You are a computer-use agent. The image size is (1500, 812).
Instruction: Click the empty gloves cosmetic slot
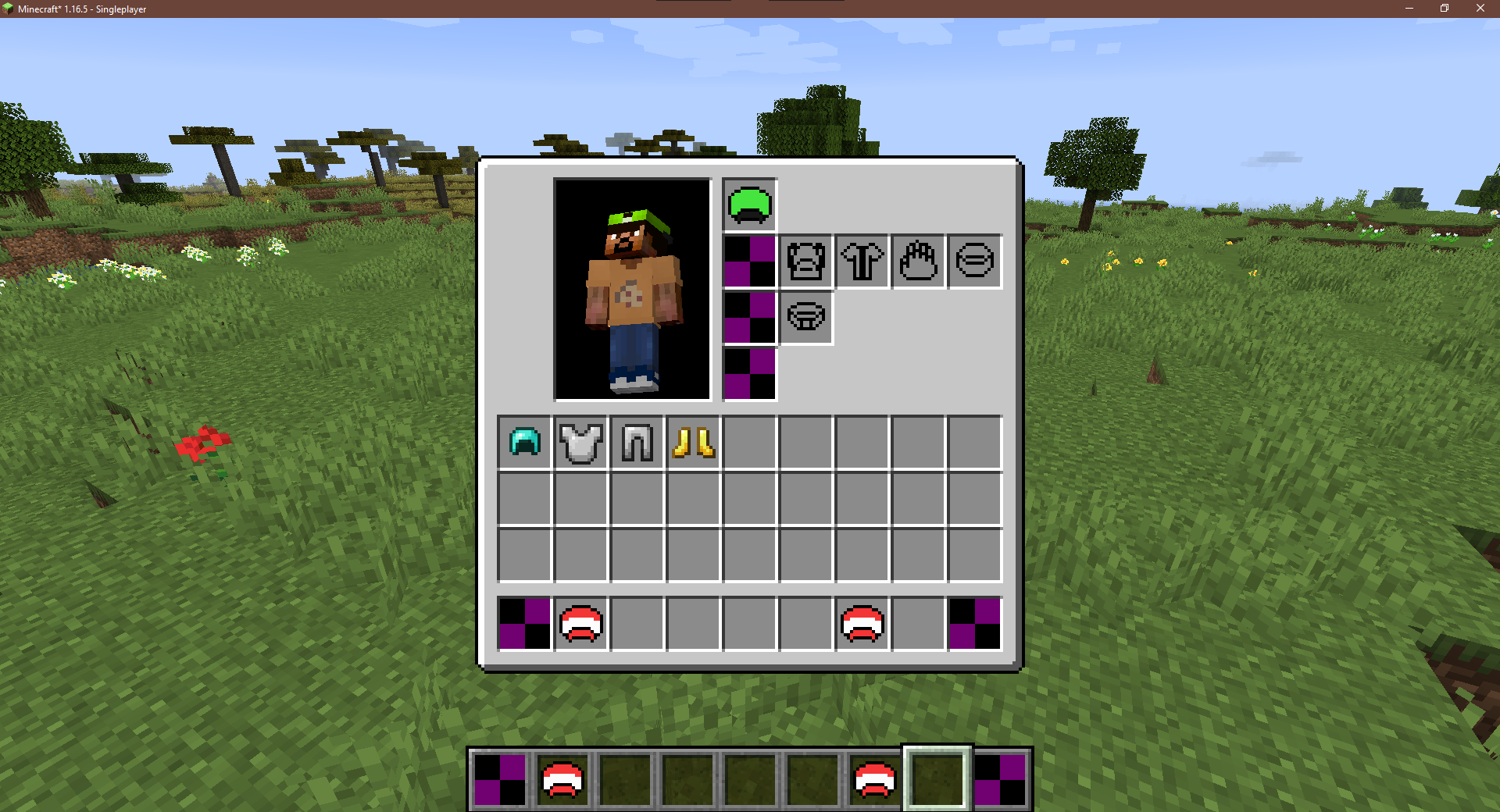(x=918, y=262)
